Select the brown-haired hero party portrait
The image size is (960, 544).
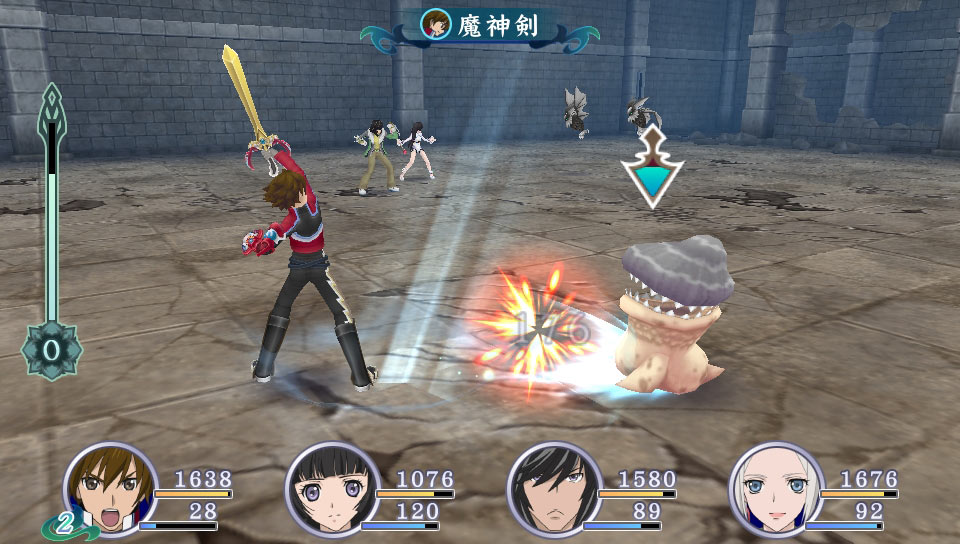click(x=111, y=491)
